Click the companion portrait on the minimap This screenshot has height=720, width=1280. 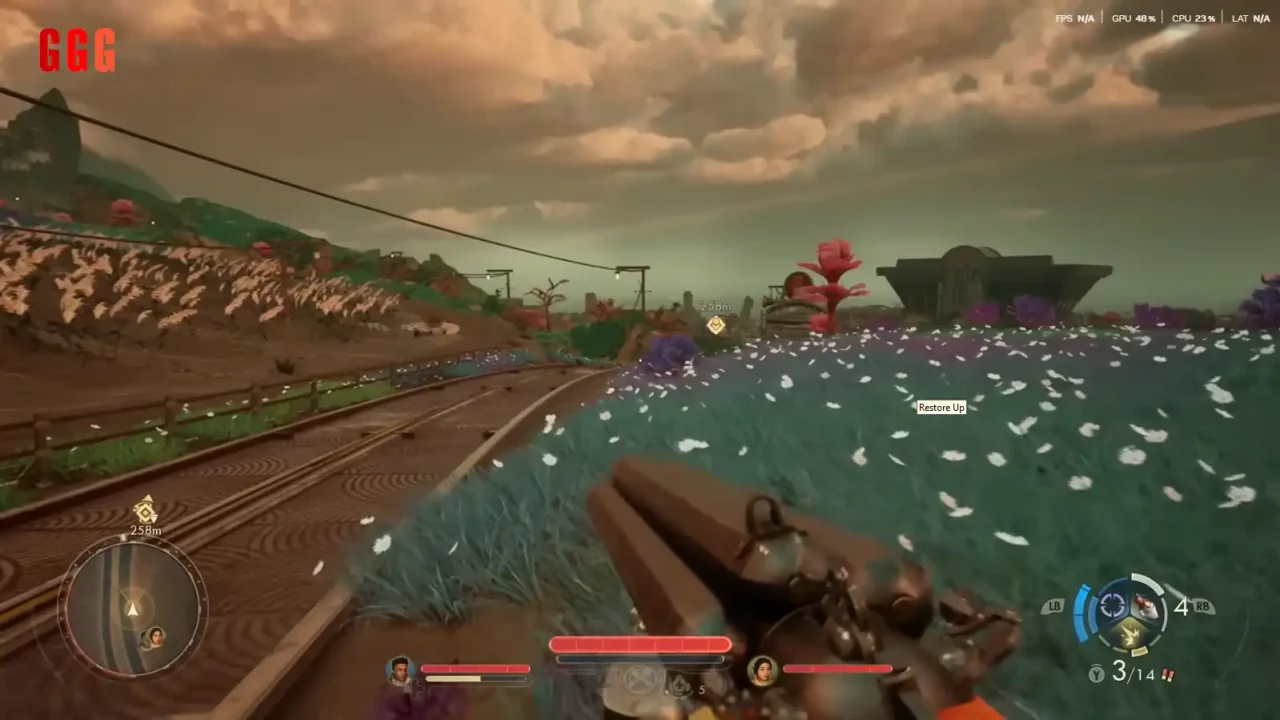(154, 636)
